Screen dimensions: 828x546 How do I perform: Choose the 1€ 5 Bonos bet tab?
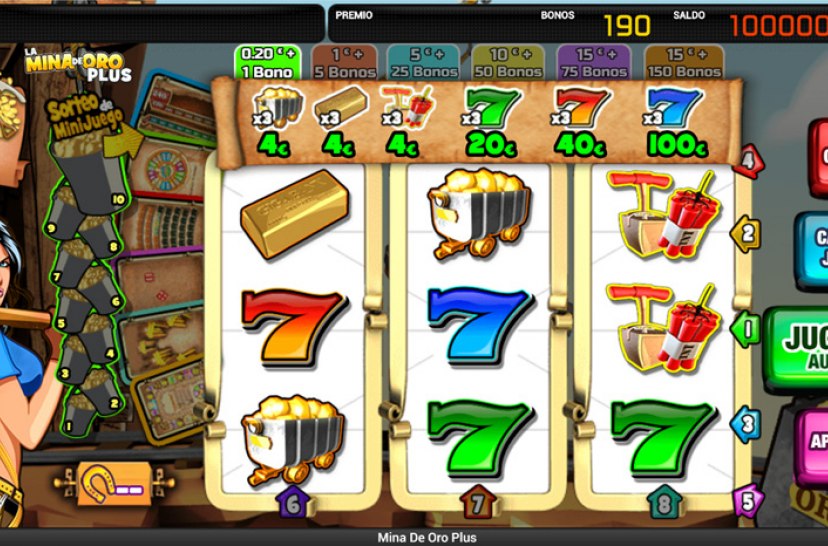(344, 62)
